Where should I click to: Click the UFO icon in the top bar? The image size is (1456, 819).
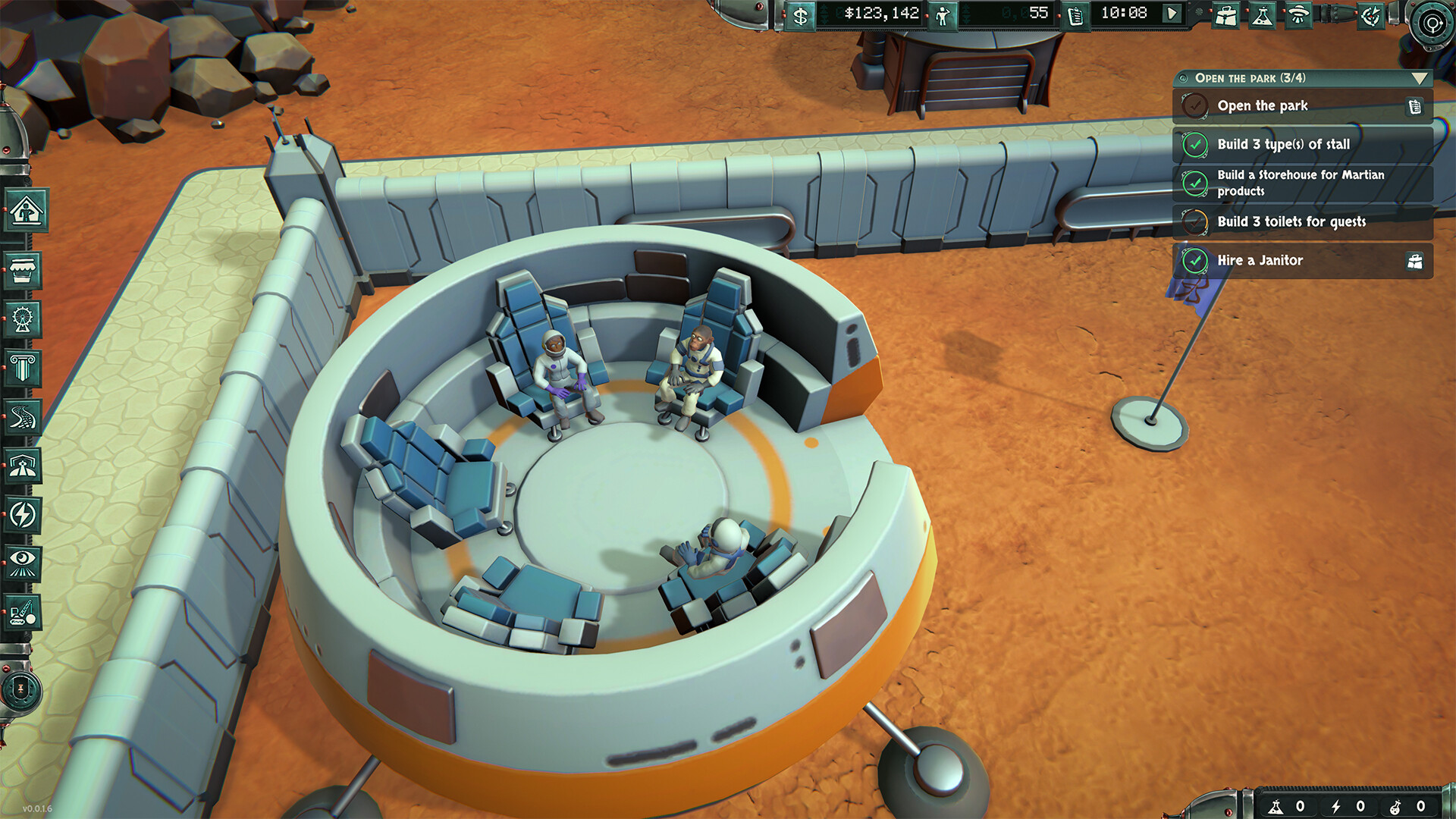[x=1298, y=14]
